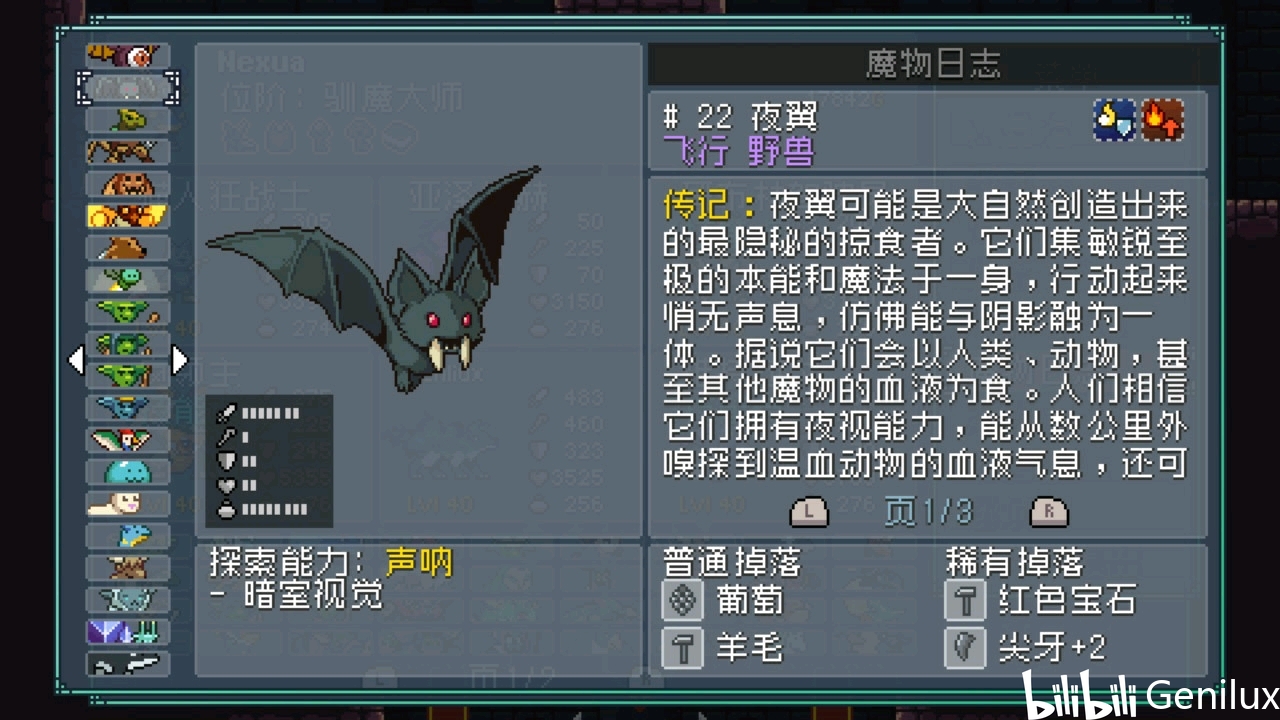Select the teal blob monster entry
This screenshot has width=1280, height=720.
pyautogui.click(x=128, y=472)
